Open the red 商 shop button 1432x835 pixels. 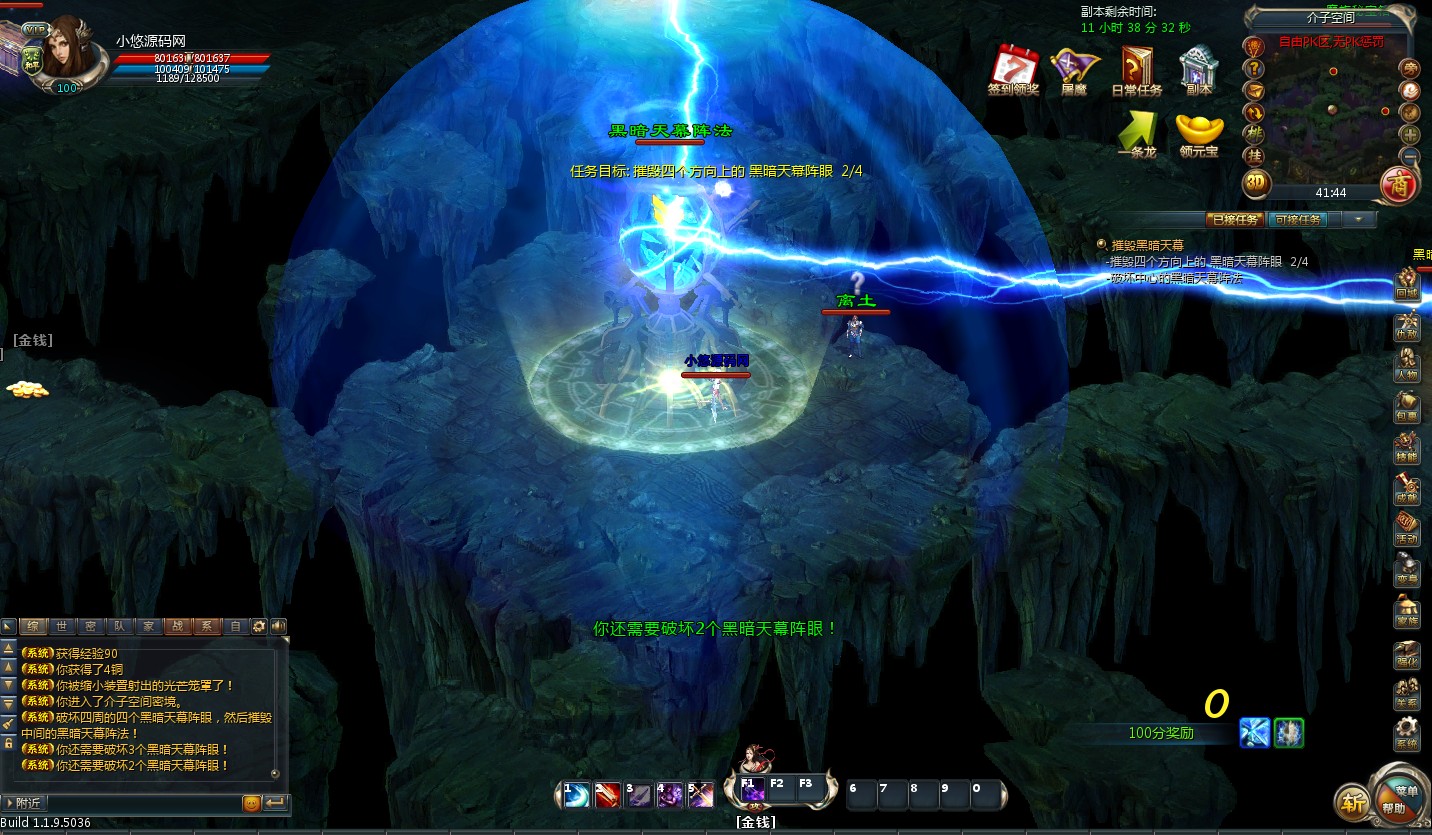1397,184
